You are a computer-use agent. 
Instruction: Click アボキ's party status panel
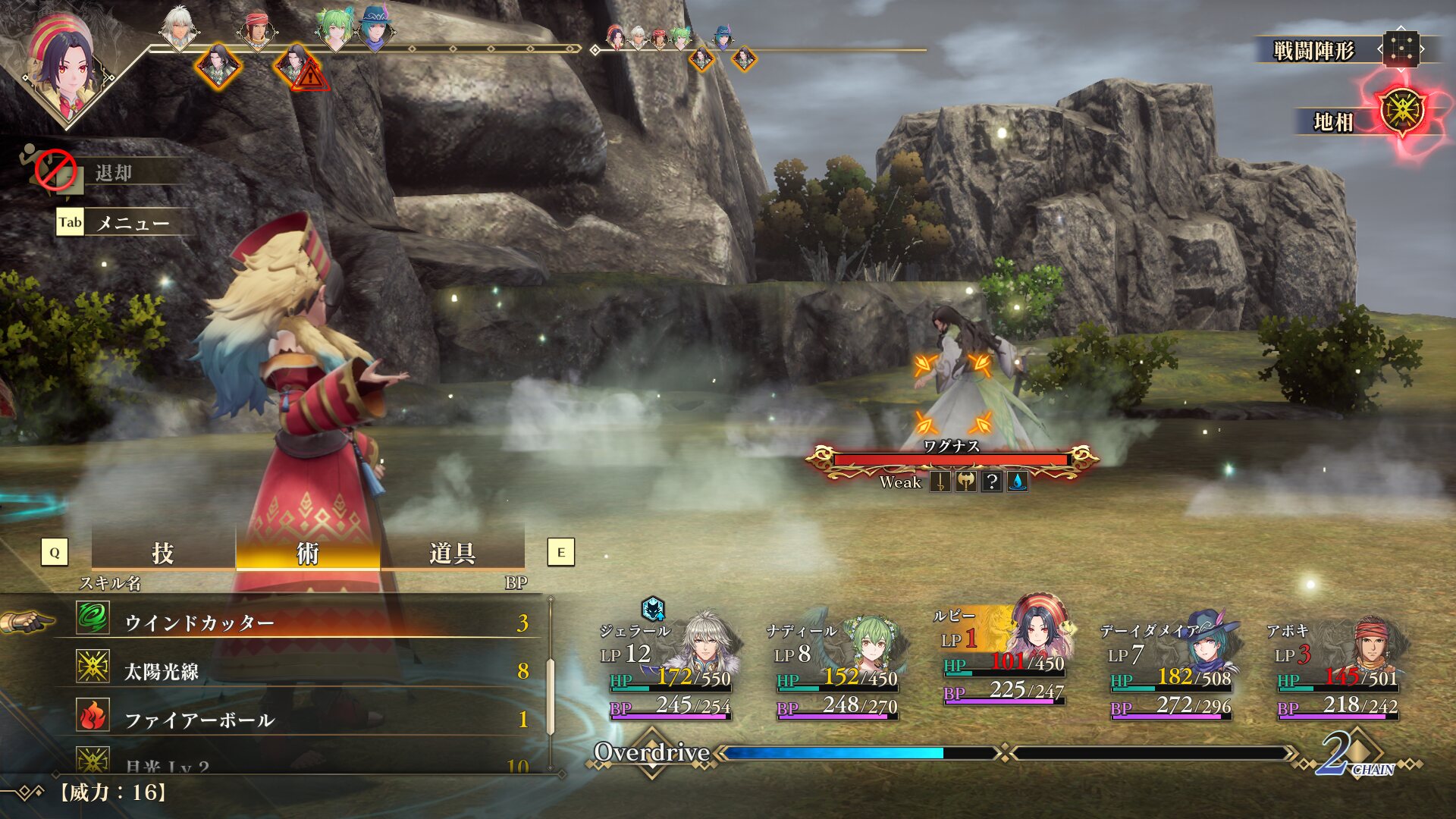1336,667
